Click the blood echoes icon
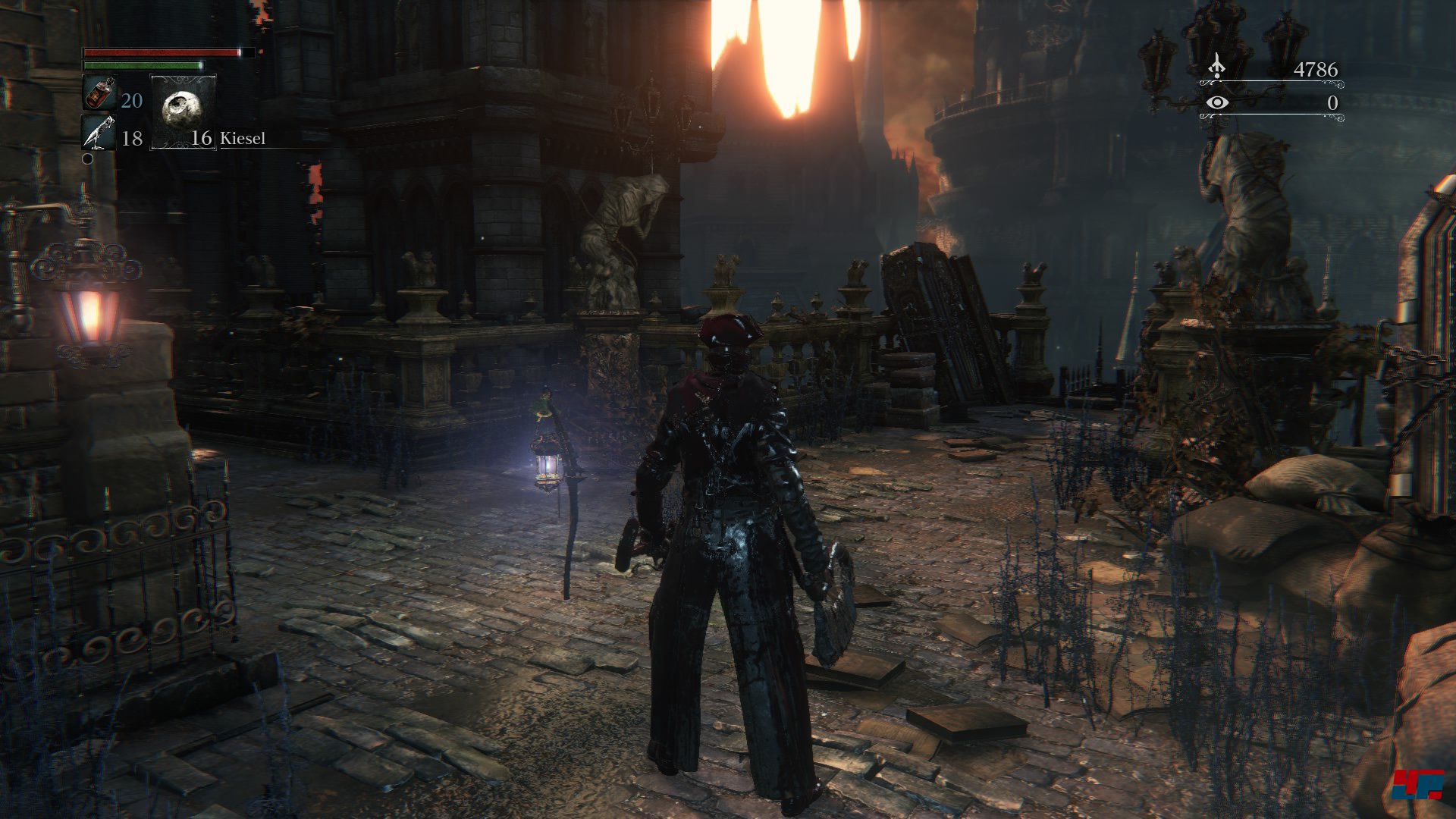This screenshot has height=819, width=1456. [x=1216, y=66]
